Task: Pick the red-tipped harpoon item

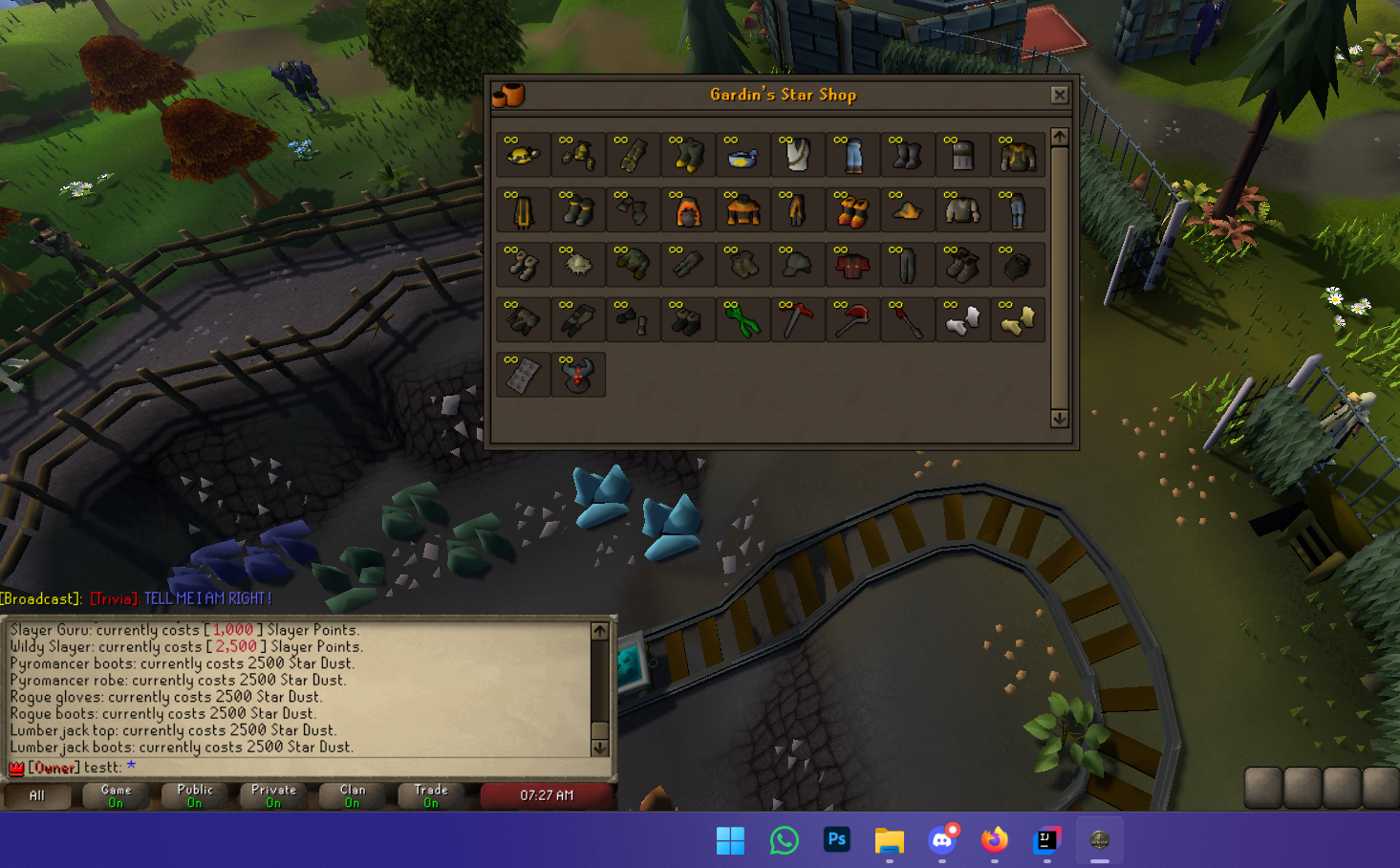Action: [x=907, y=321]
